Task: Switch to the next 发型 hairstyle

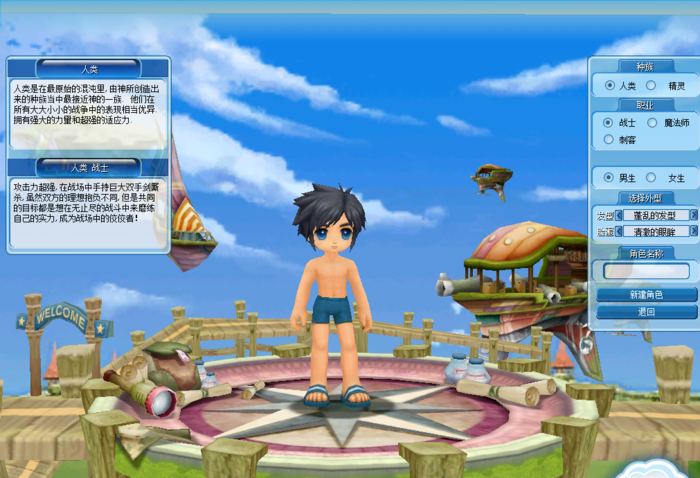Action: coord(693,215)
